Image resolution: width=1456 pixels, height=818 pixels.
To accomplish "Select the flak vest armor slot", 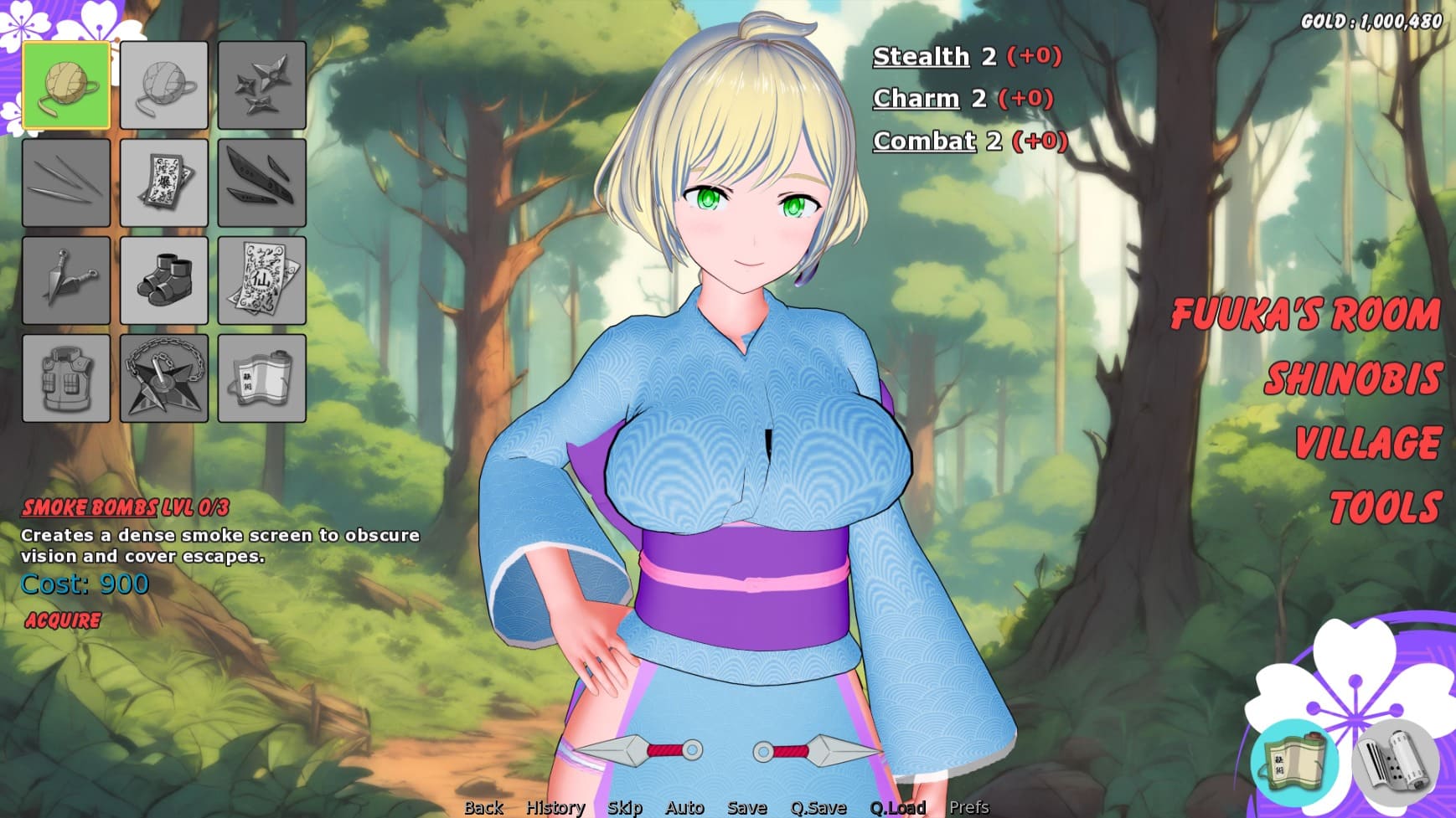I will point(66,378).
